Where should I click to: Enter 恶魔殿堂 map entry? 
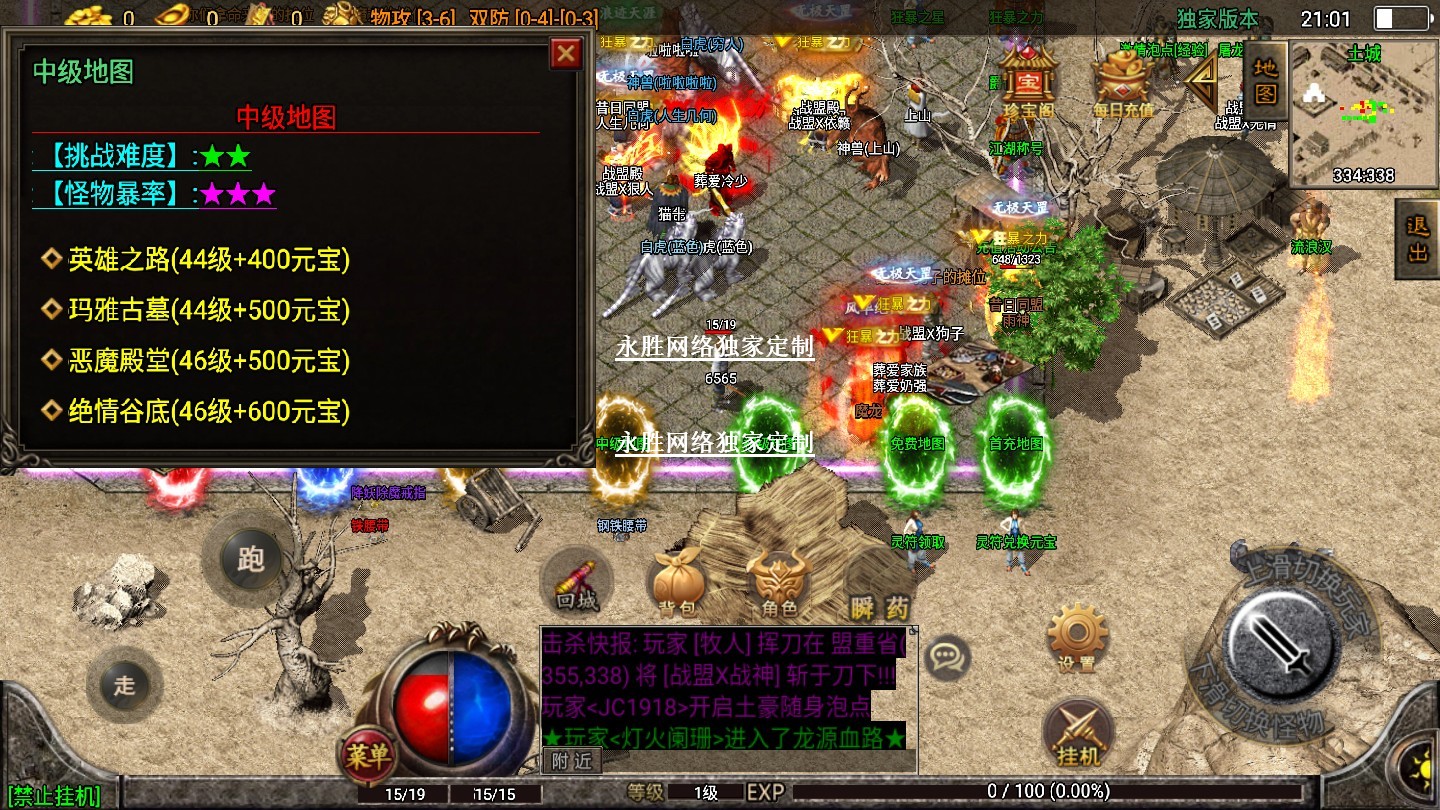pyautogui.click(x=208, y=361)
